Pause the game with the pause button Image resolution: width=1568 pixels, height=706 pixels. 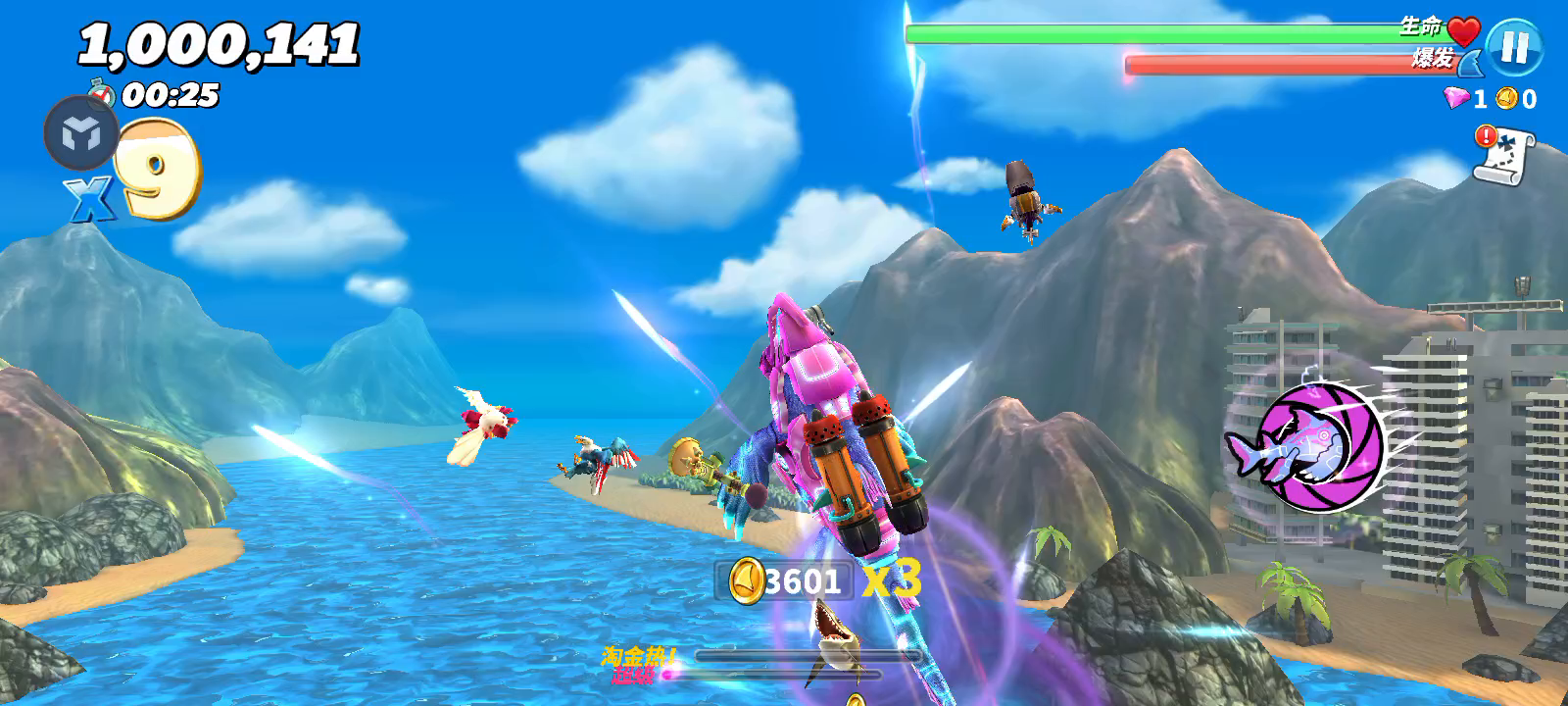[1514, 47]
